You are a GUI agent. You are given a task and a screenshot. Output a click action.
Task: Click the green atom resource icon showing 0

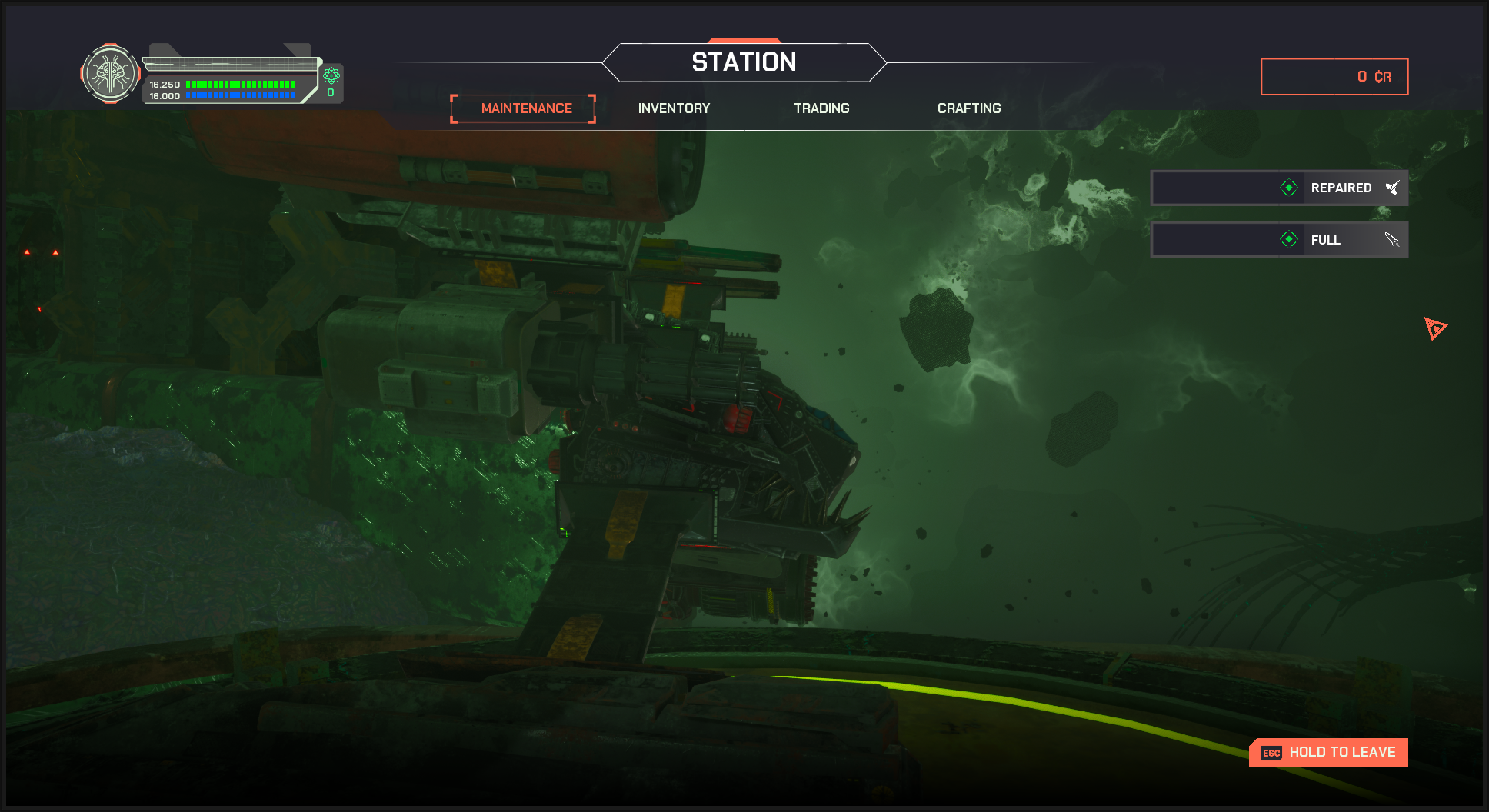point(331,77)
